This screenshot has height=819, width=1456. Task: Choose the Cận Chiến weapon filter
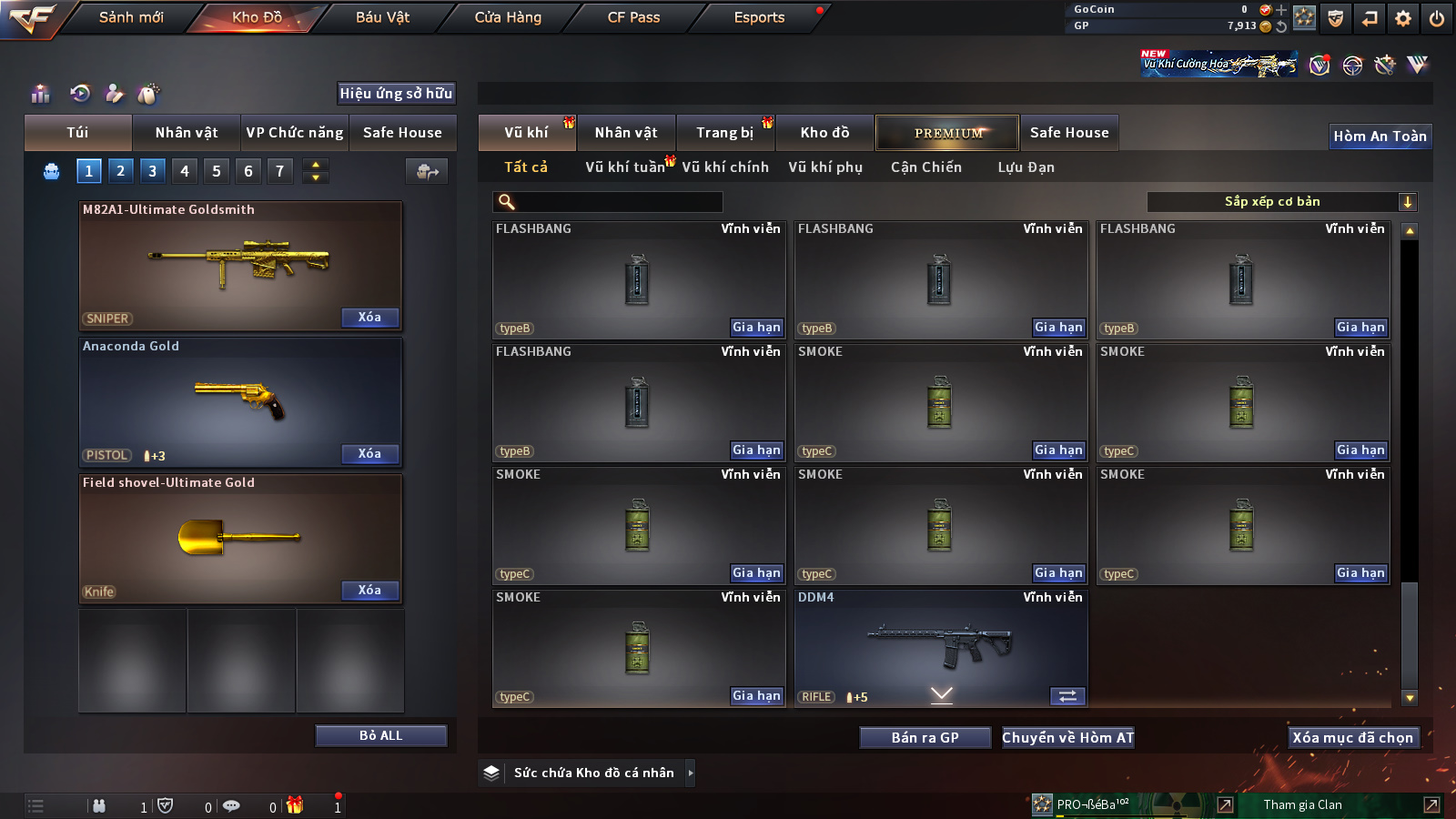click(x=925, y=167)
